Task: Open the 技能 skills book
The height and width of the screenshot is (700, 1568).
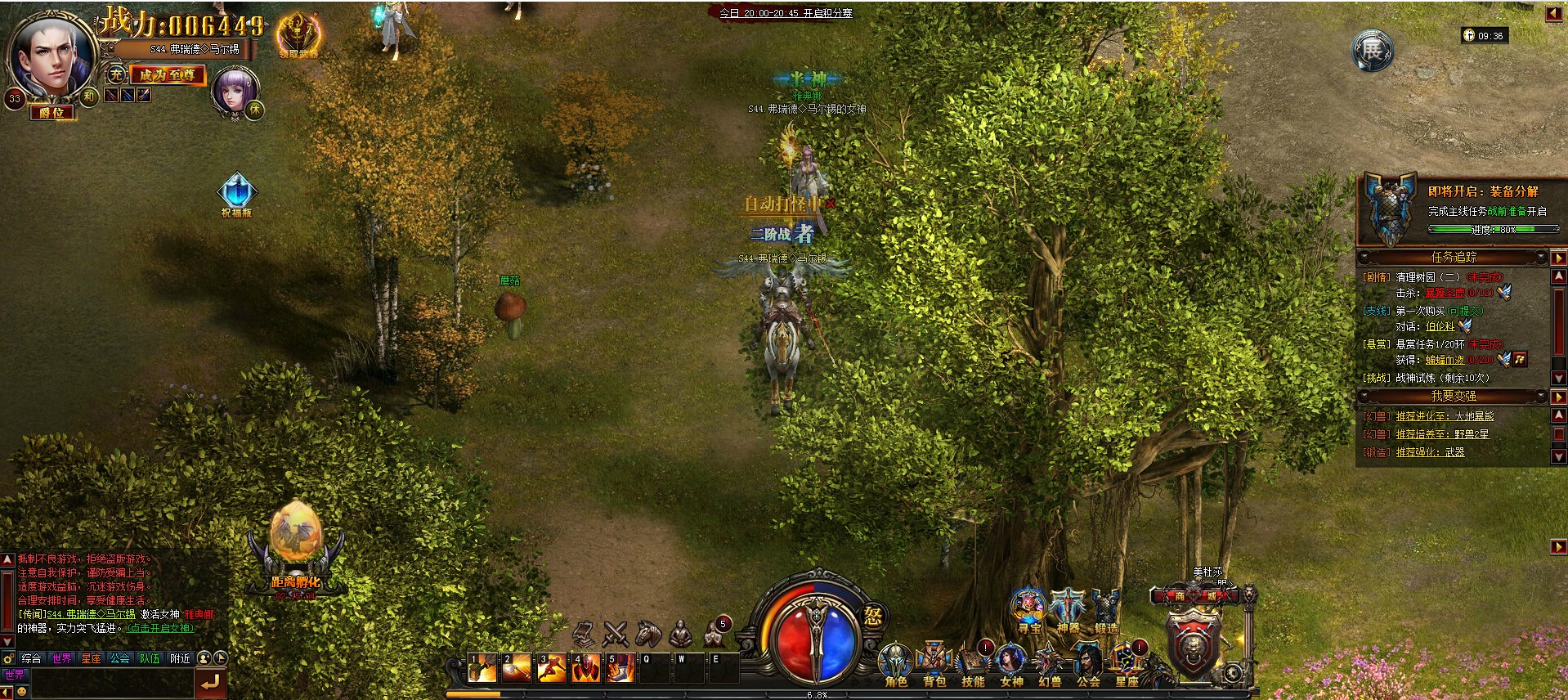Action: pyautogui.click(x=972, y=662)
